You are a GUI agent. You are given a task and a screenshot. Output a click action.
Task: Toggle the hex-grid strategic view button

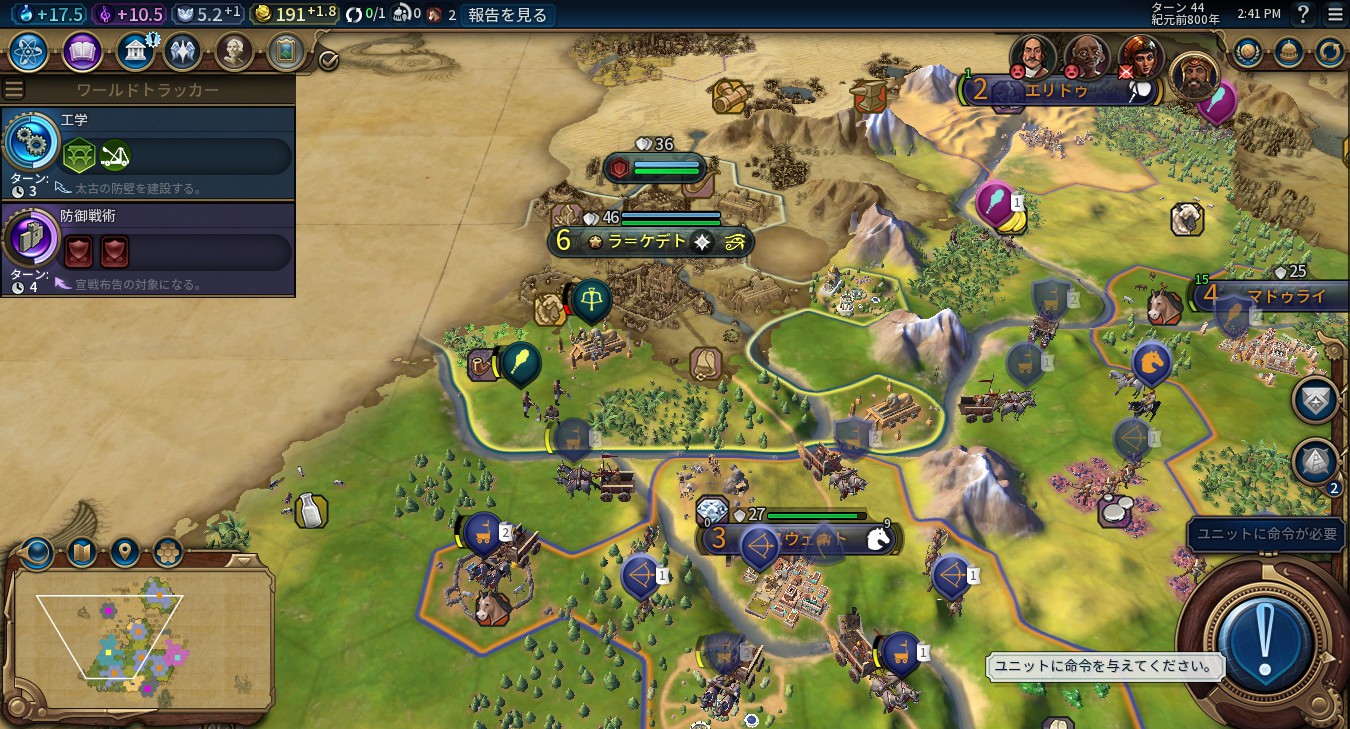click(167, 551)
